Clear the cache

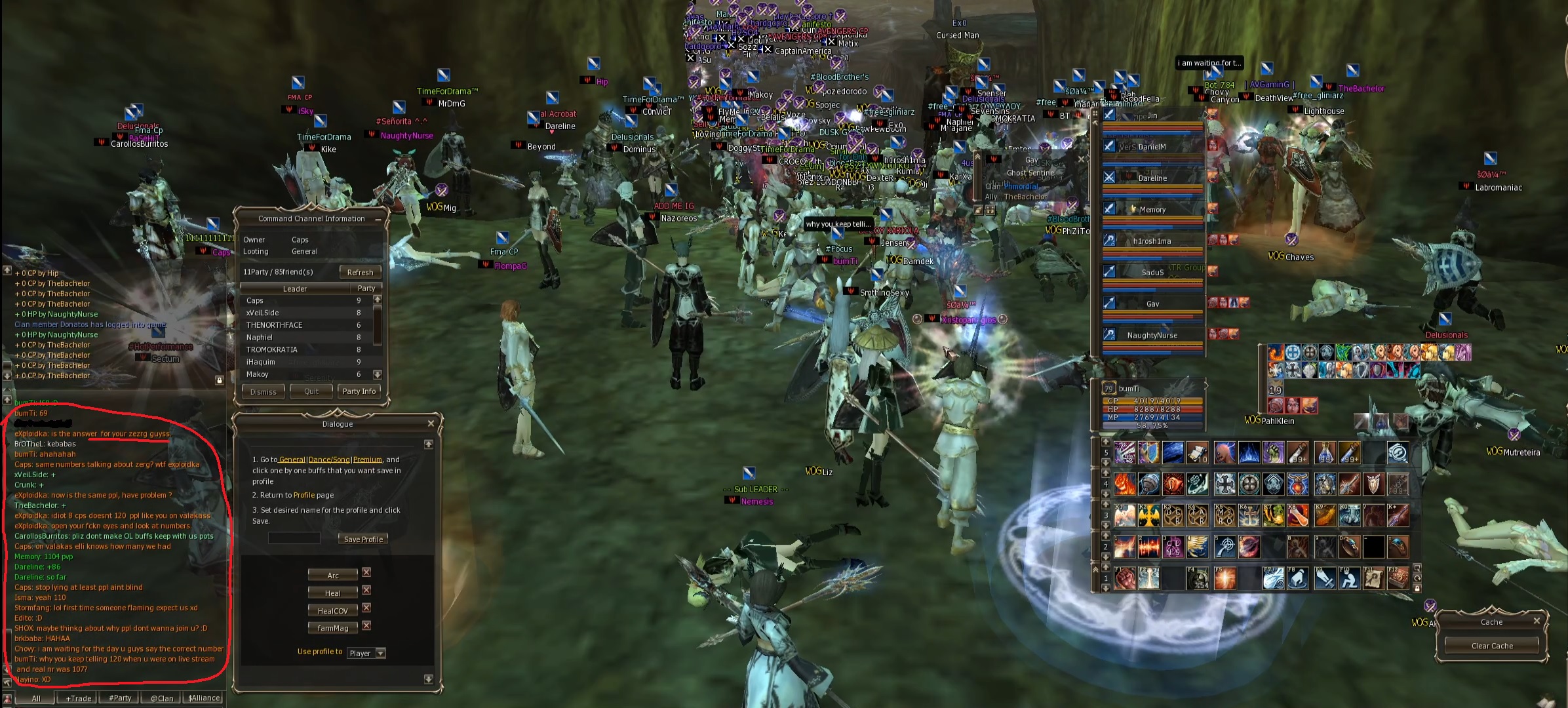point(1492,646)
